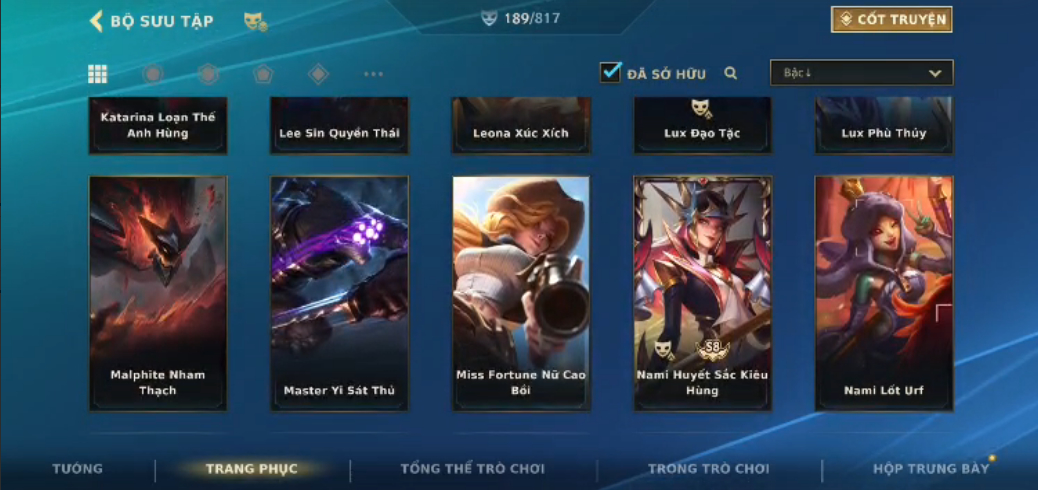Go back from Bộ Sưu Tập

[97, 21]
